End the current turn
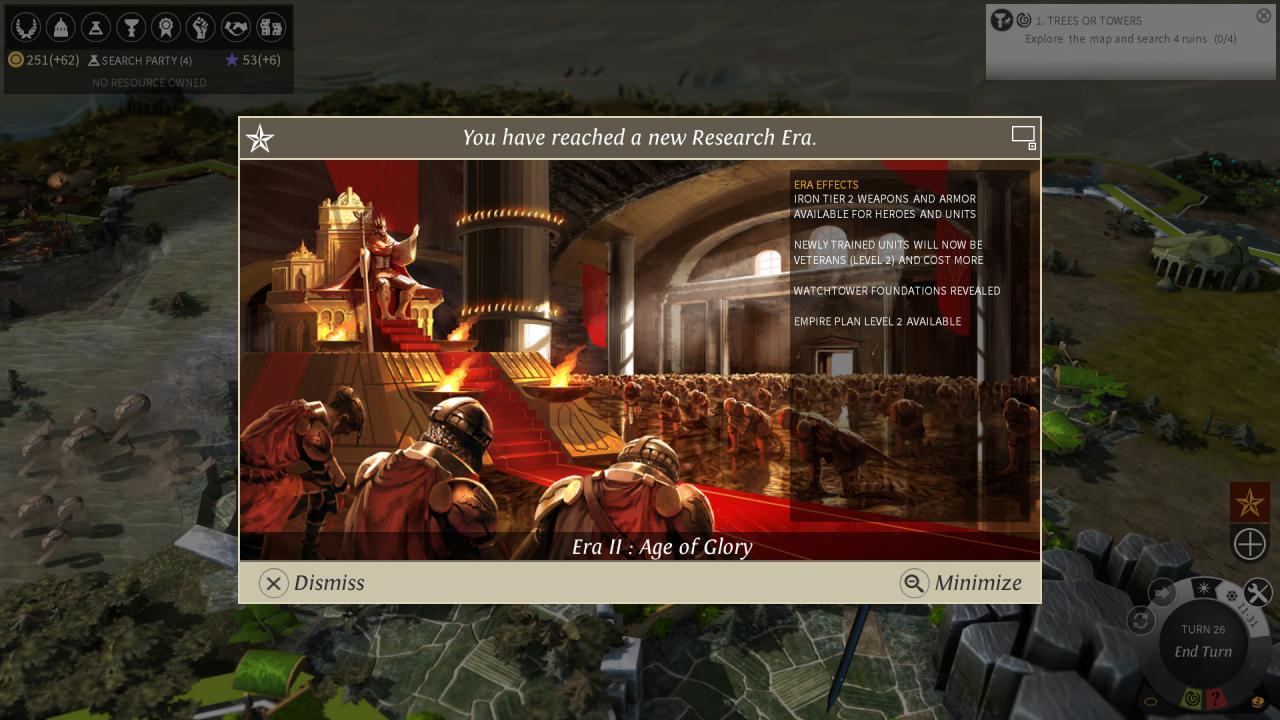Viewport: 1280px width, 720px height. [1203, 651]
